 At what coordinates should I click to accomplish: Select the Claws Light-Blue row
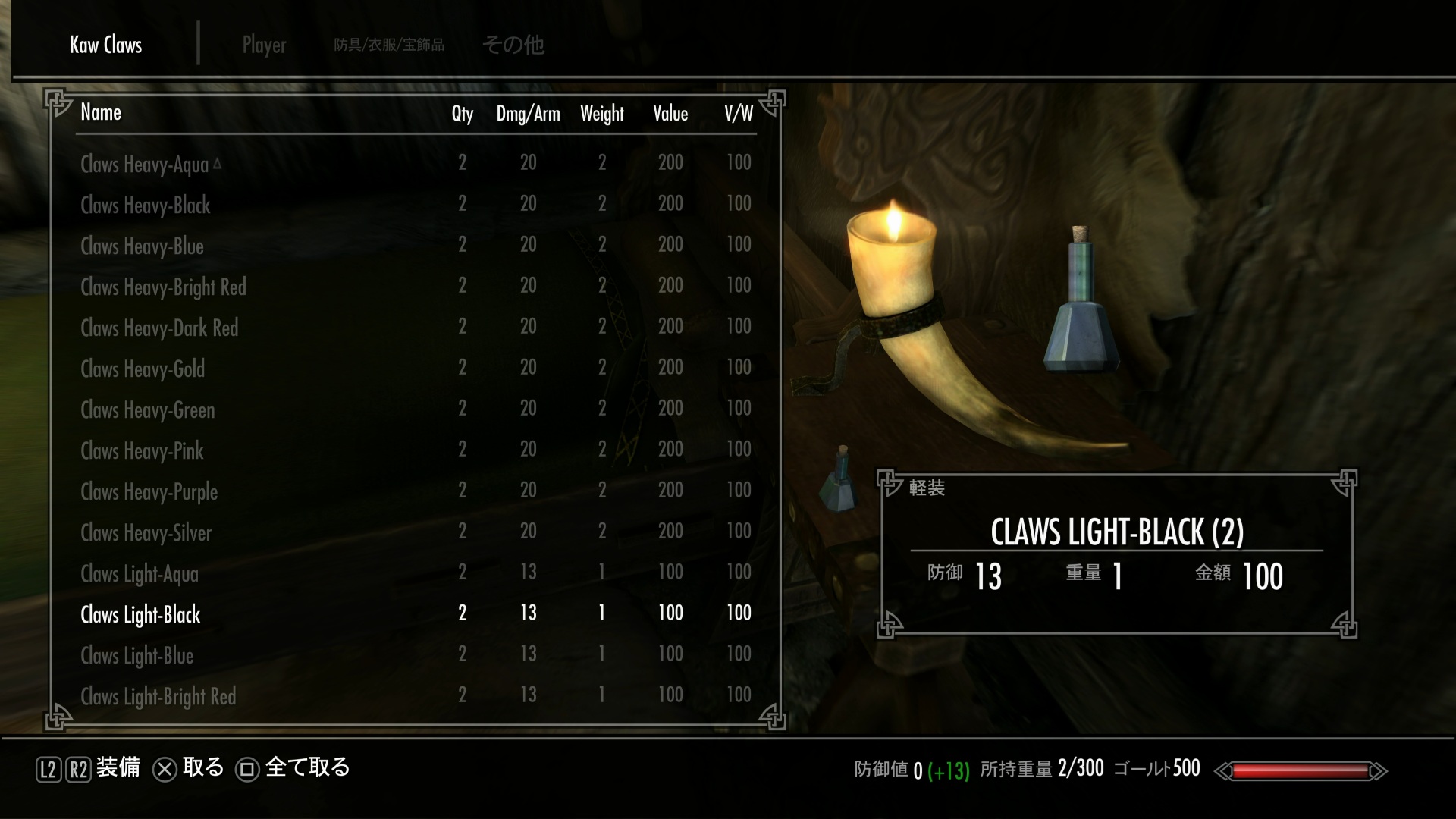[137, 655]
